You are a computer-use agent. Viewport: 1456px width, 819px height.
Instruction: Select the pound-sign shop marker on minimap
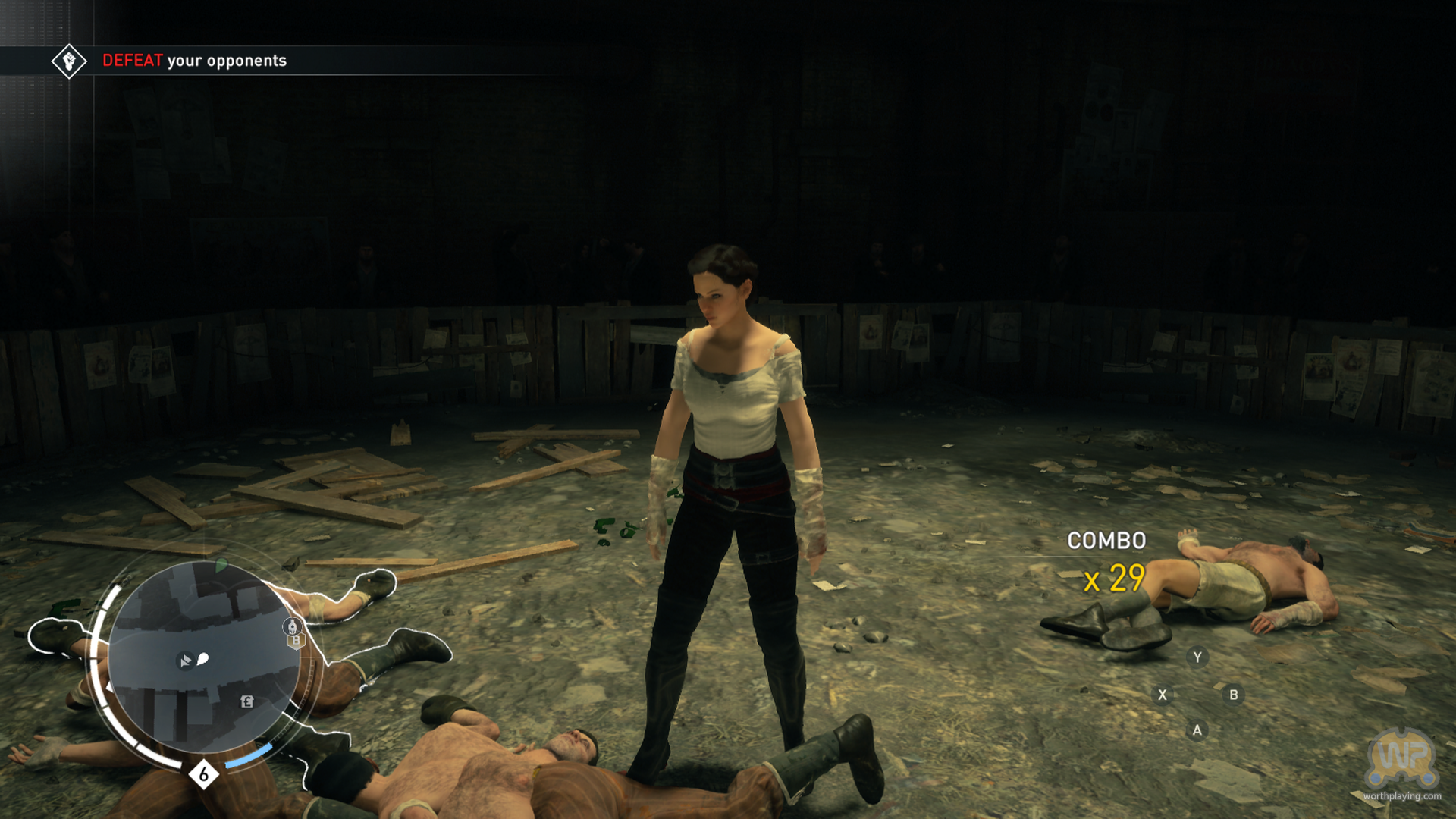click(x=246, y=701)
